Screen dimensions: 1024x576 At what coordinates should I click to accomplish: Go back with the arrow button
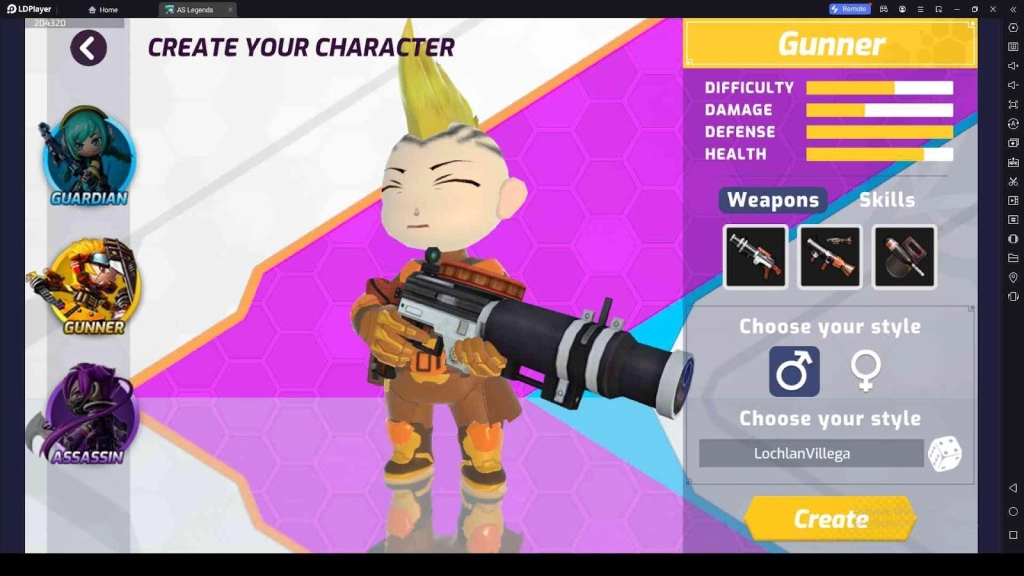point(88,48)
